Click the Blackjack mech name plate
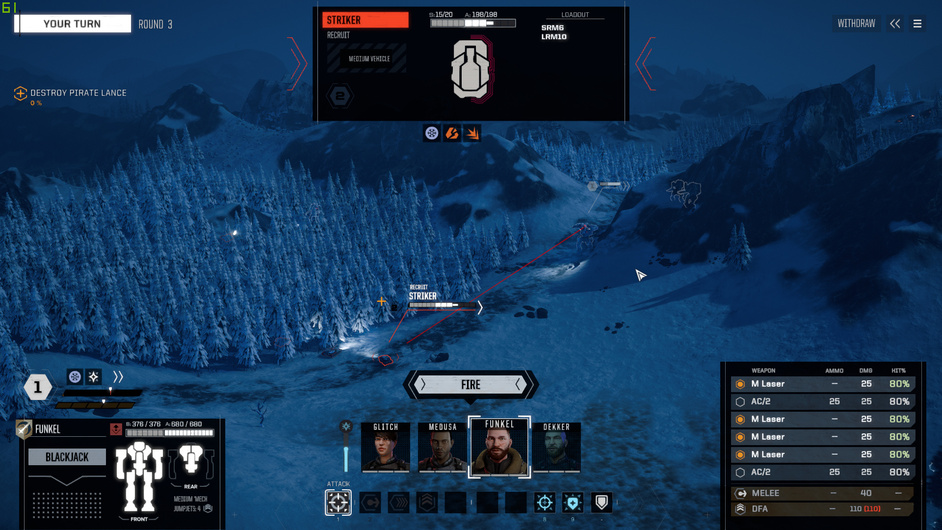 pyautogui.click(x=67, y=457)
